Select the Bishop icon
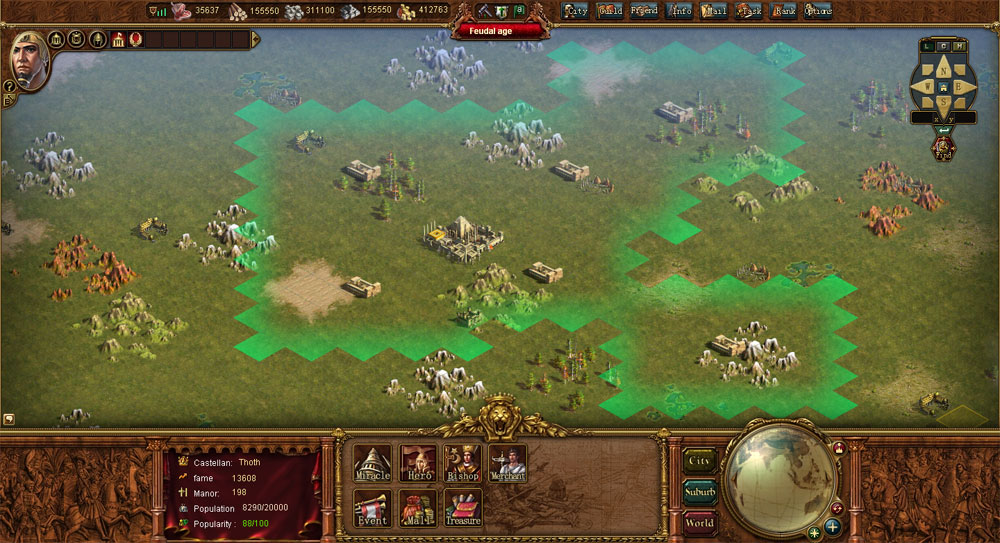 pos(462,464)
